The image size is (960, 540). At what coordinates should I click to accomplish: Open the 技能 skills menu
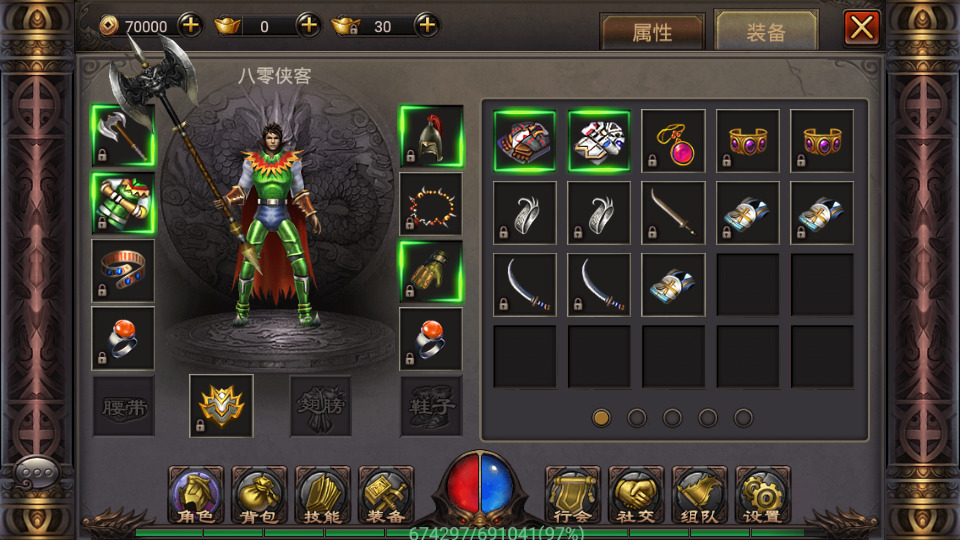tap(322, 495)
